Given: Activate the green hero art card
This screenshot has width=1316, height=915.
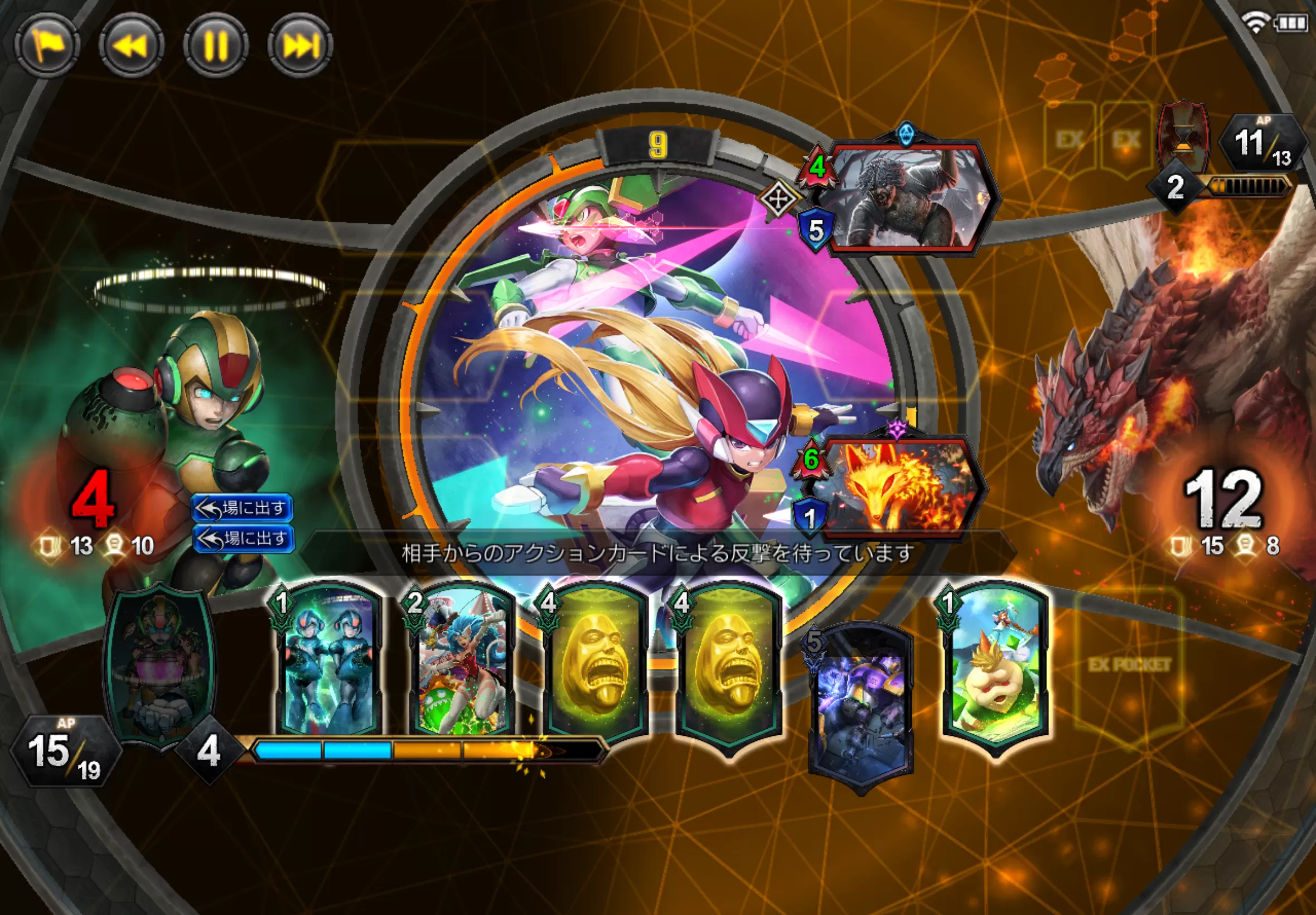Looking at the screenshot, I should (x=160, y=665).
